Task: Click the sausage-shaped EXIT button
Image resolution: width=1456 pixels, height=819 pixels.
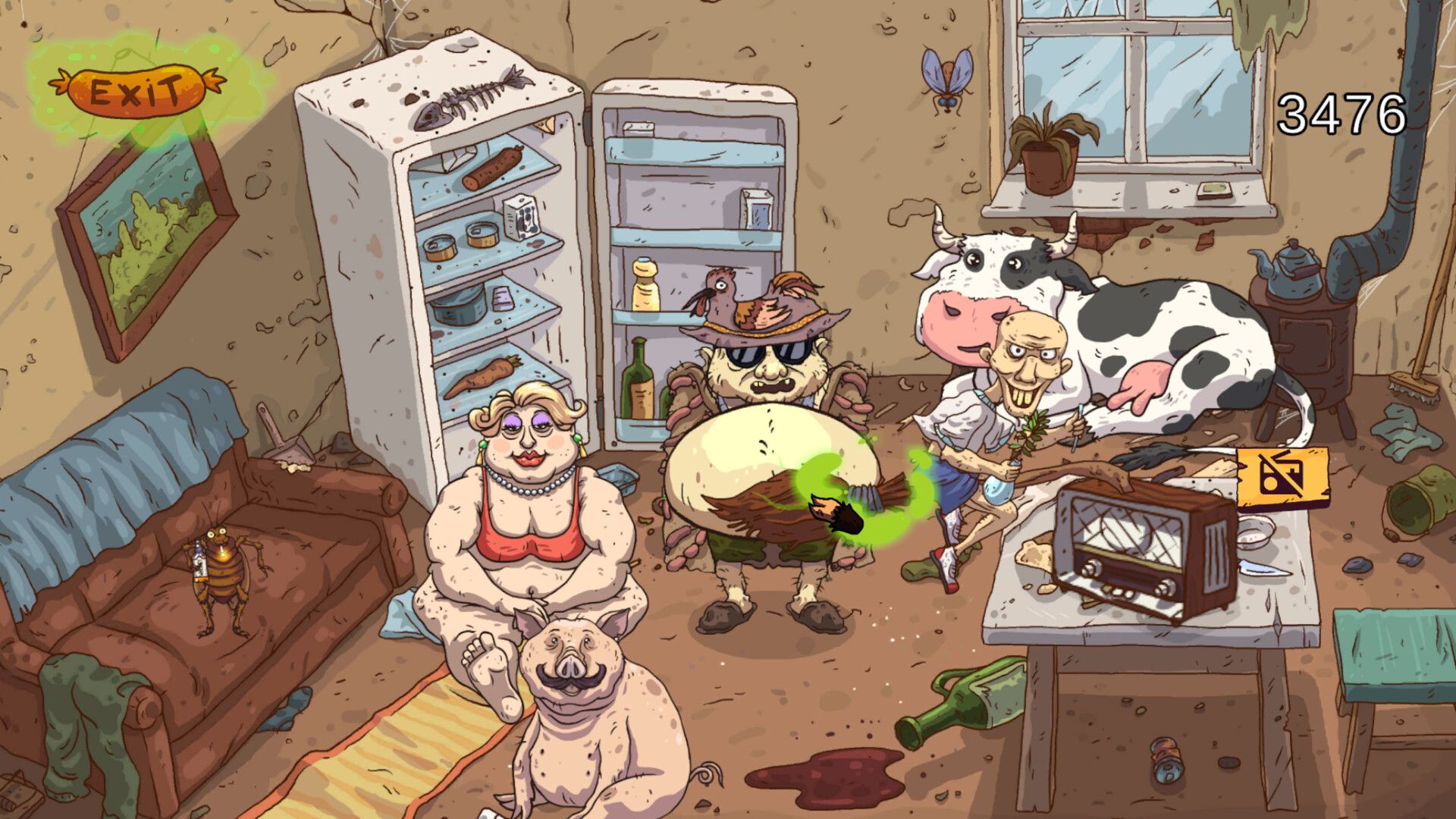Action: pos(136,91)
